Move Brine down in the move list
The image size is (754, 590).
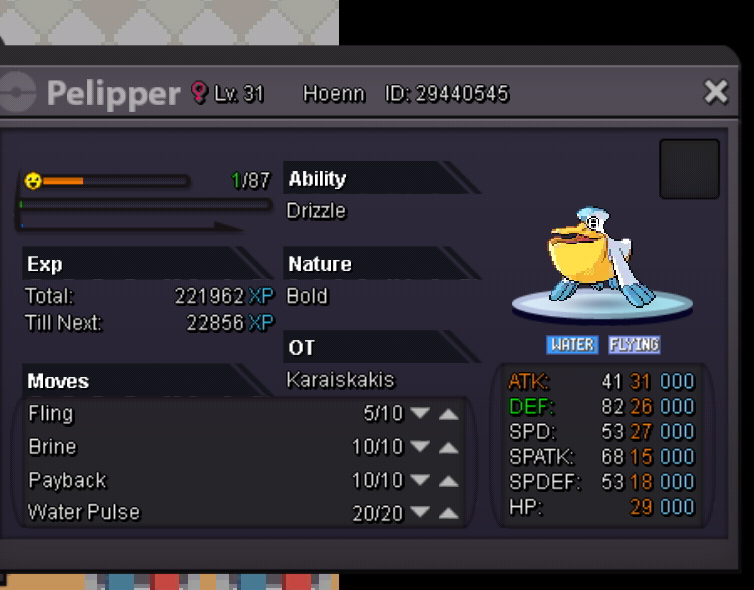(x=420, y=447)
